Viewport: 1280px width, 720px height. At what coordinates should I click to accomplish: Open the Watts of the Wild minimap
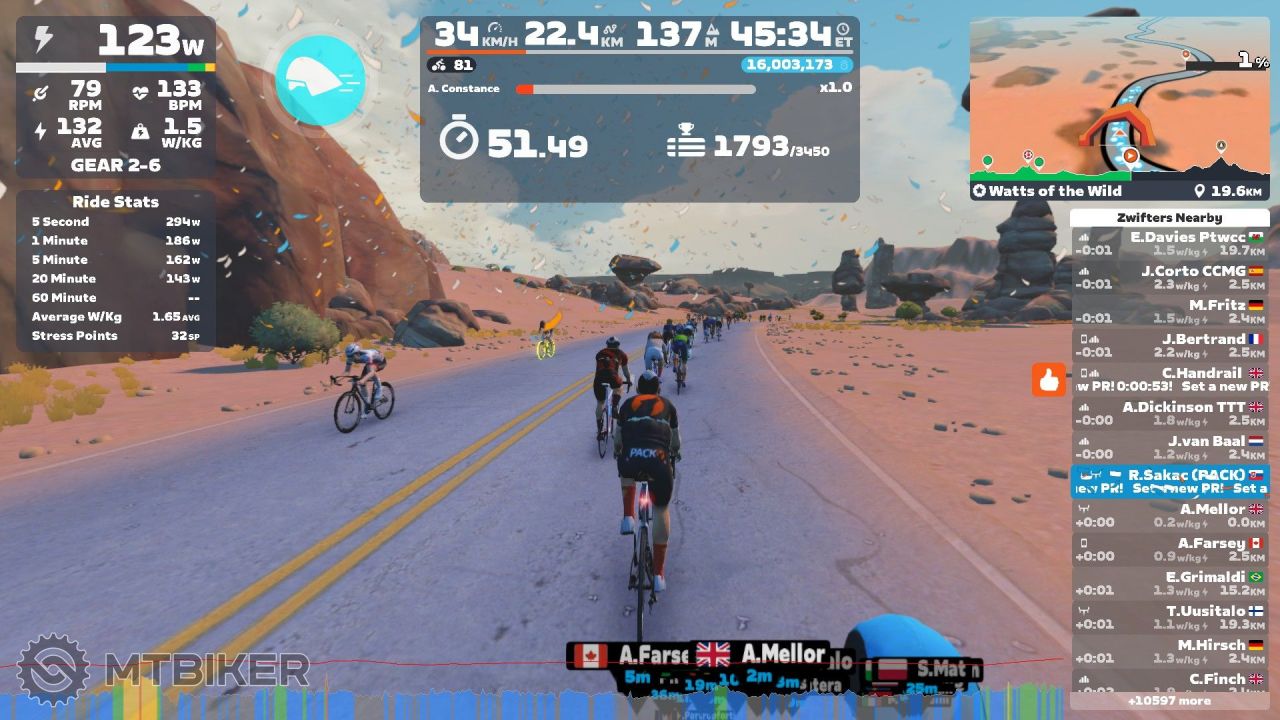tap(1119, 110)
